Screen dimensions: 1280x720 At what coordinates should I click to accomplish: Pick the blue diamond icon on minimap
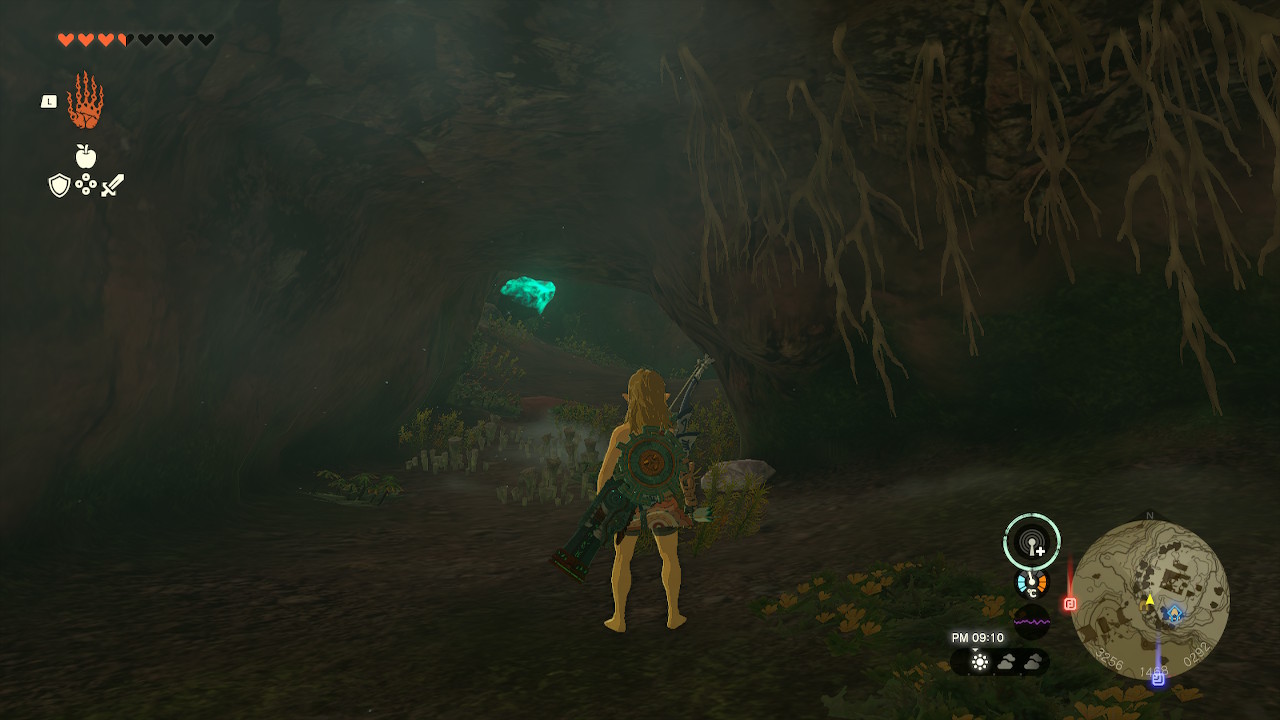[1175, 613]
